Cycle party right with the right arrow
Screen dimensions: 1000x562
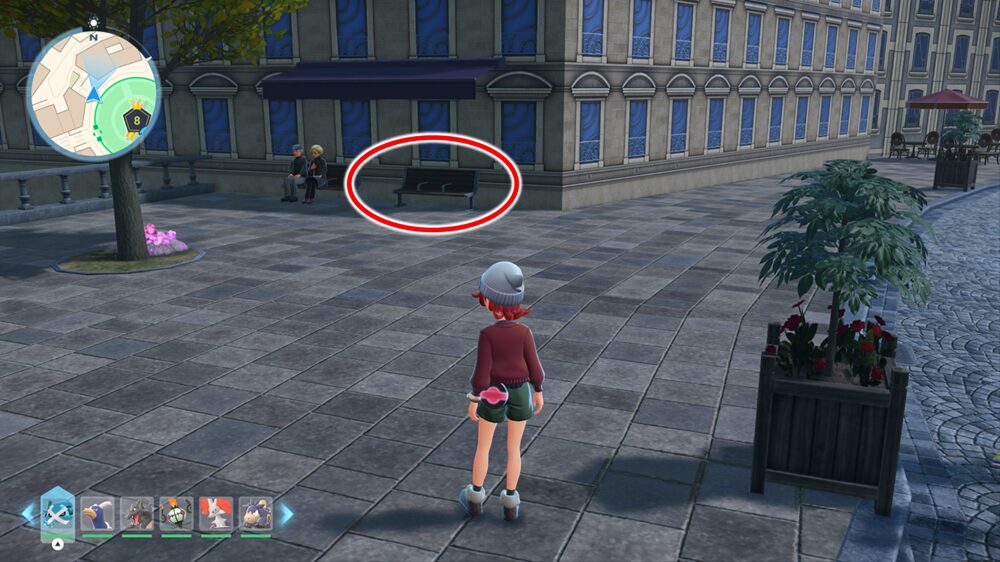tap(286, 514)
